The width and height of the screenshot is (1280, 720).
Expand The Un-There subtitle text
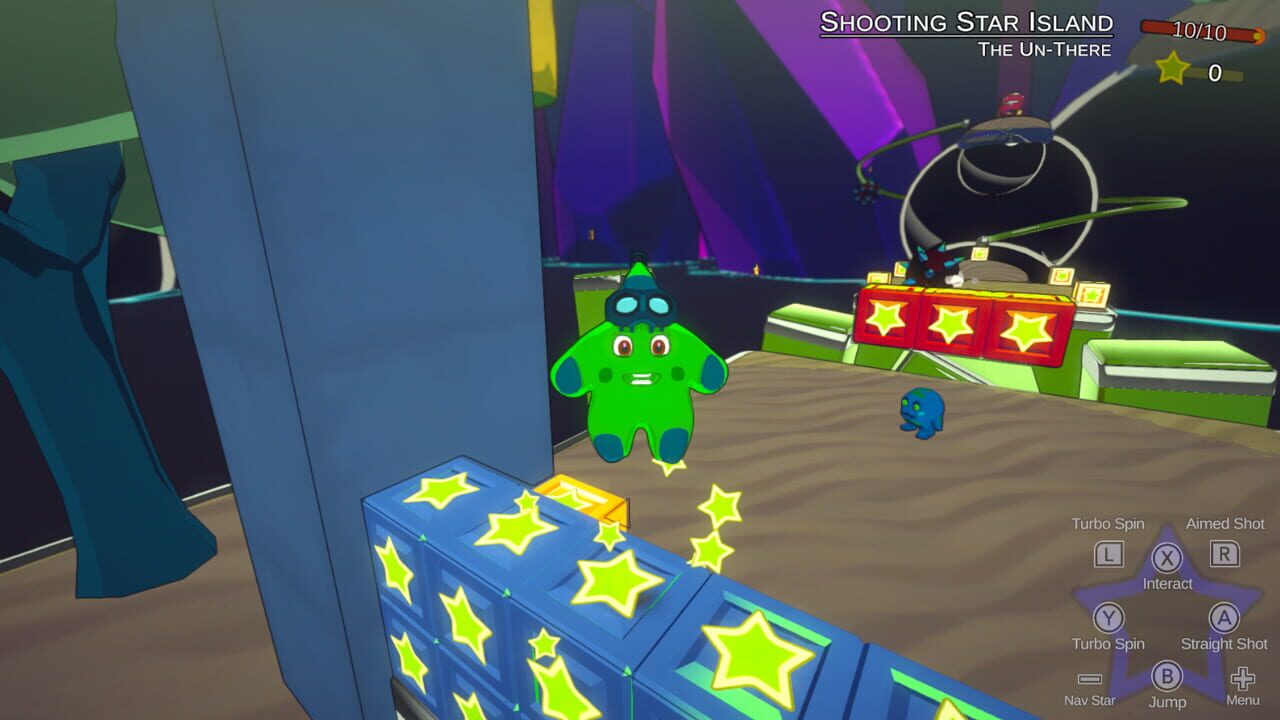coord(1047,46)
